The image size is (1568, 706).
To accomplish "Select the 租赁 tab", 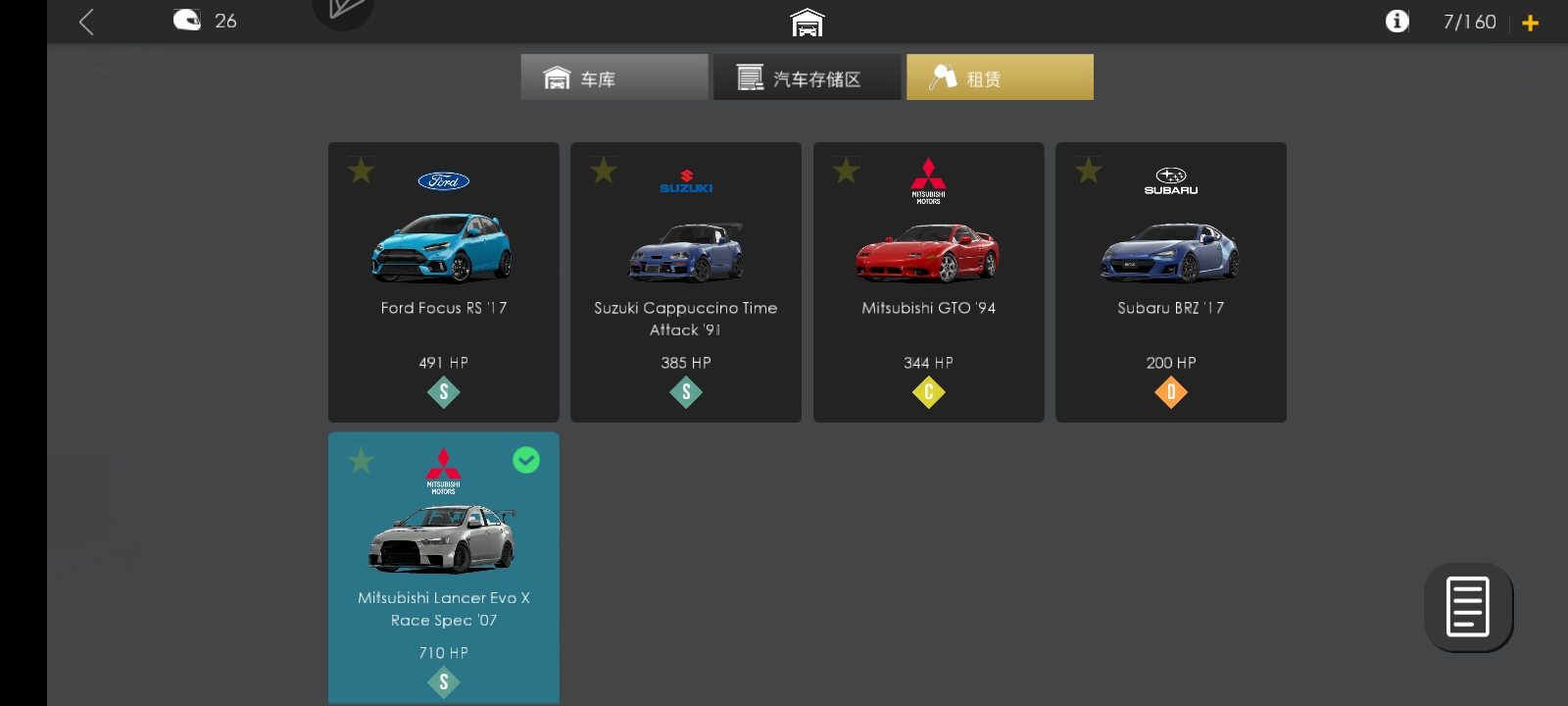I will pyautogui.click(x=1000, y=76).
